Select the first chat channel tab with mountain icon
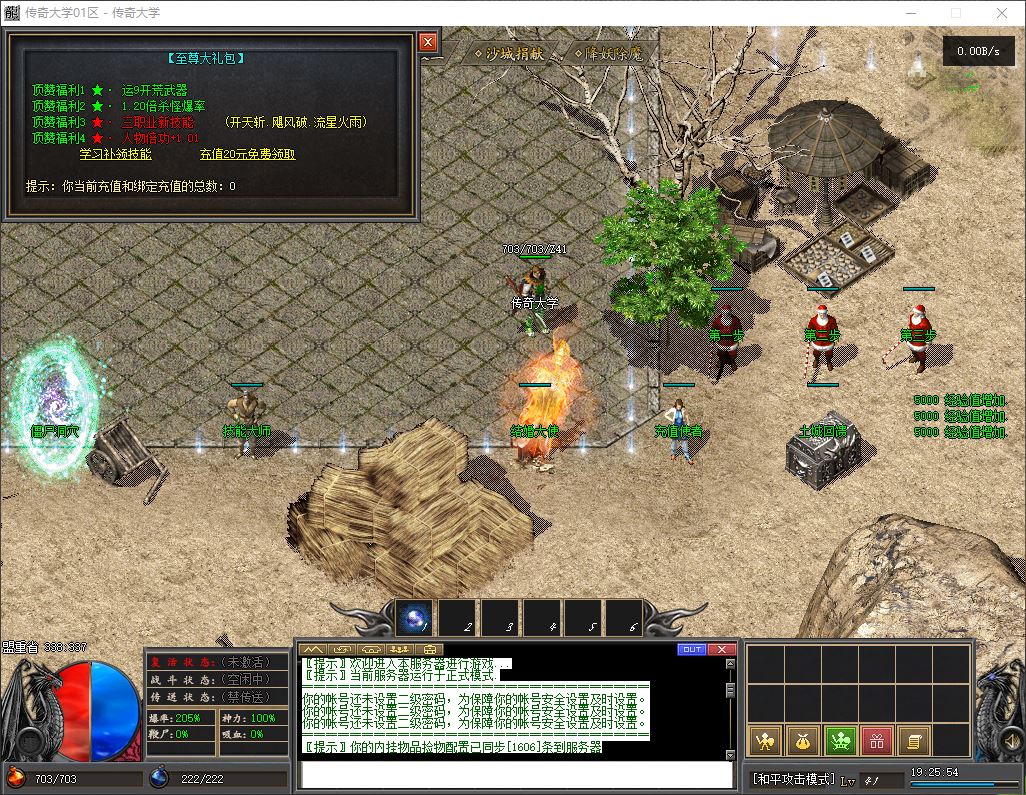Screen dimensions: 1026x795 (313, 649)
